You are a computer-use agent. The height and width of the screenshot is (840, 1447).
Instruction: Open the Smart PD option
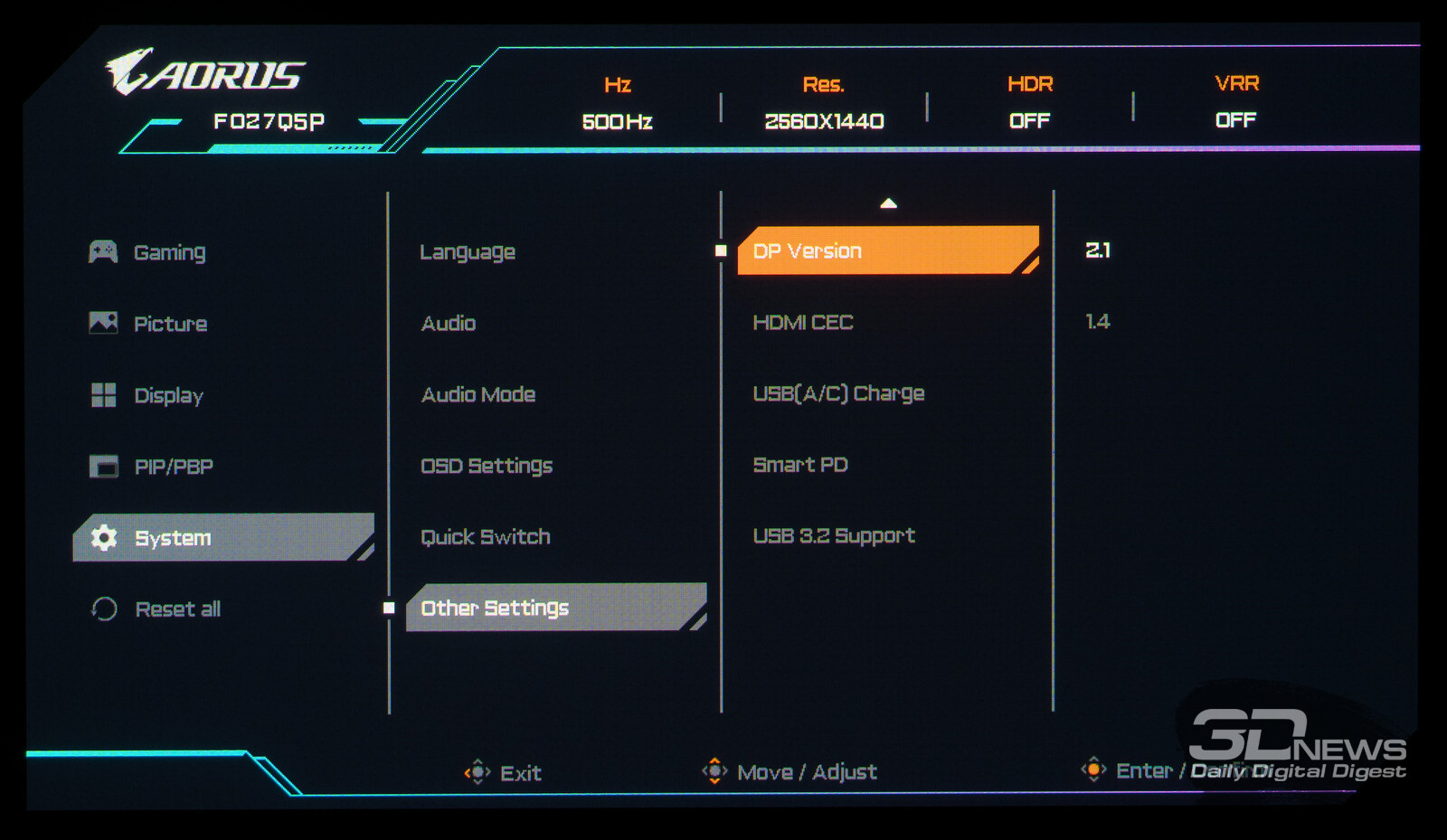click(x=800, y=465)
